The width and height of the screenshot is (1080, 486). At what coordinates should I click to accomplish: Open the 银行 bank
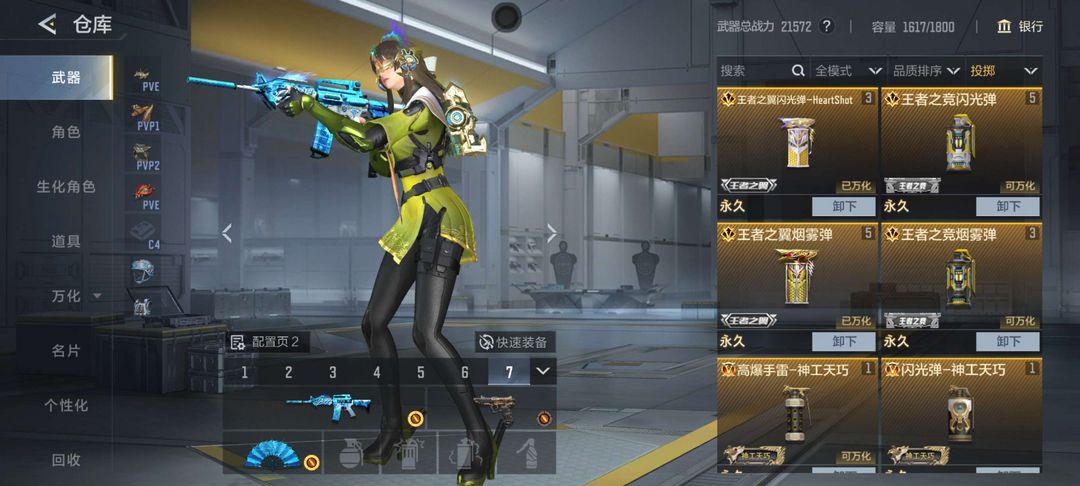point(1020,26)
